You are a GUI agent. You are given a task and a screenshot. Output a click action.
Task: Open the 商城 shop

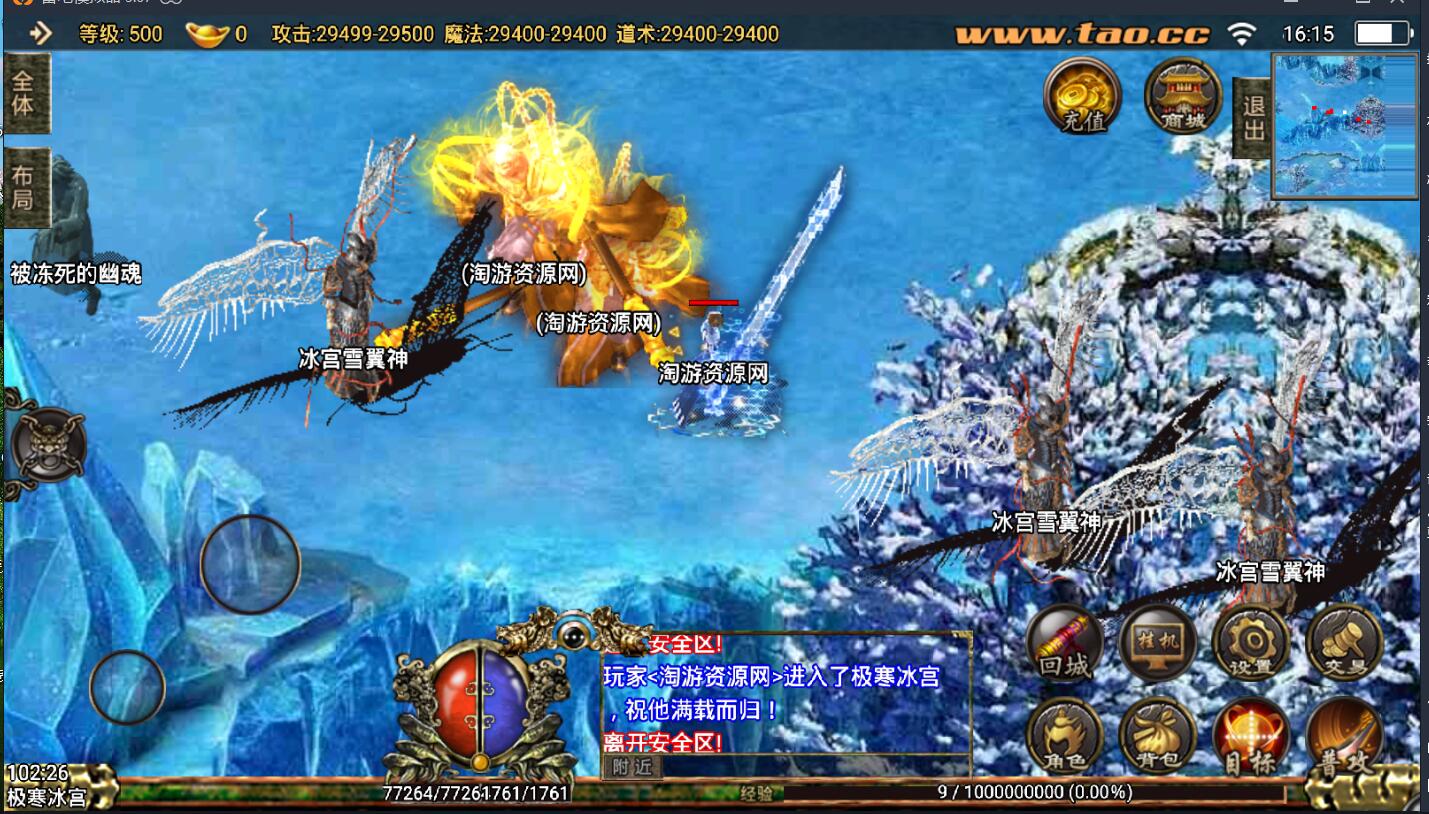(1183, 95)
